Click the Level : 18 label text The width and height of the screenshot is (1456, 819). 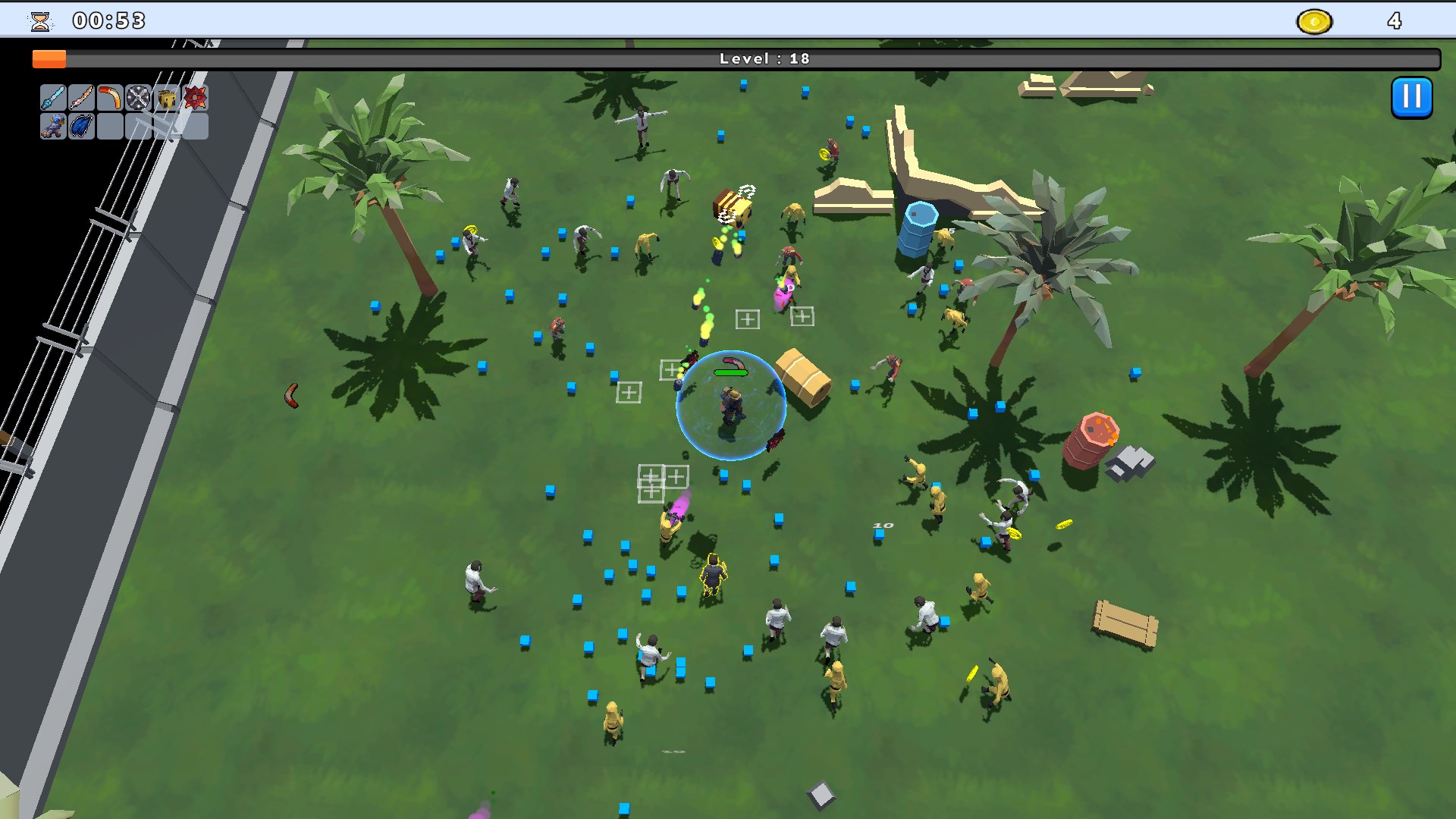click(x=763, y=58)
